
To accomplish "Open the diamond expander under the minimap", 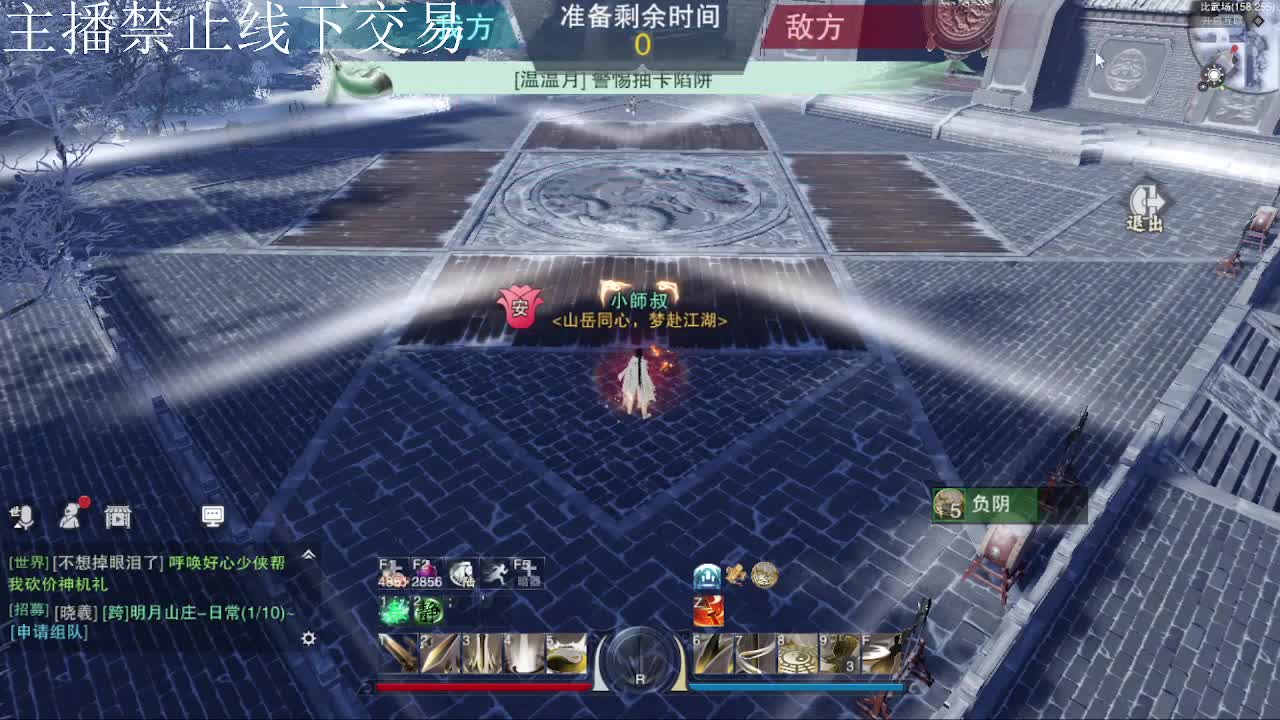I will (1258, 21).
